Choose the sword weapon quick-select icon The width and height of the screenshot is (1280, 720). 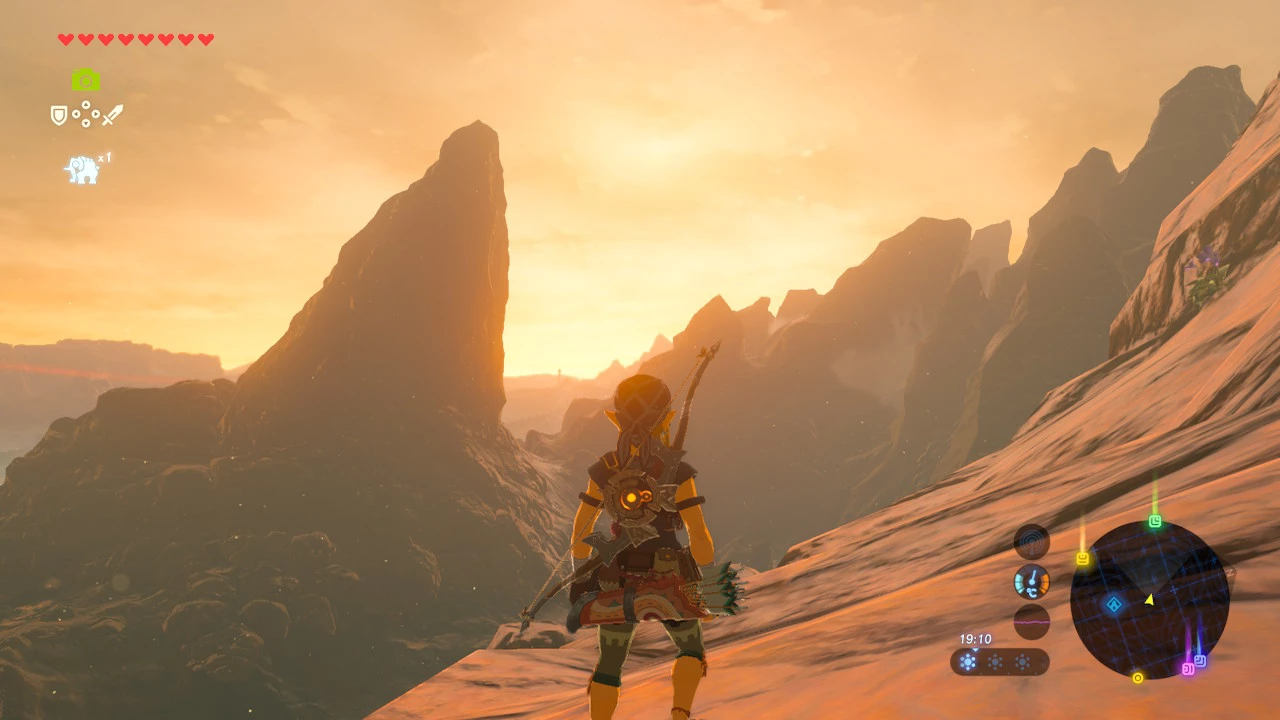(x=112, y=115)
